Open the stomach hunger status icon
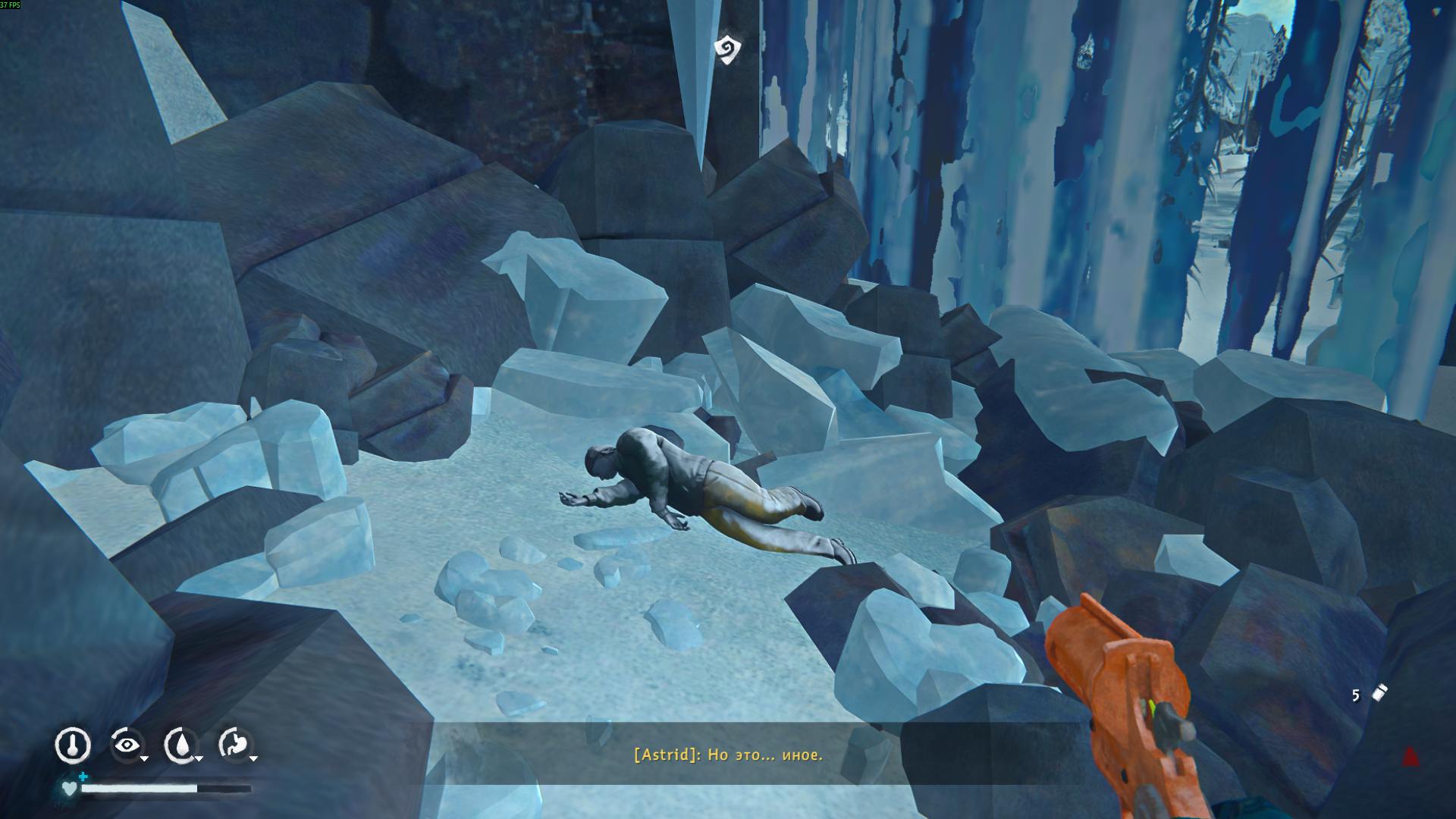This screenshot has width=1456, height=819. click(234, 745)
